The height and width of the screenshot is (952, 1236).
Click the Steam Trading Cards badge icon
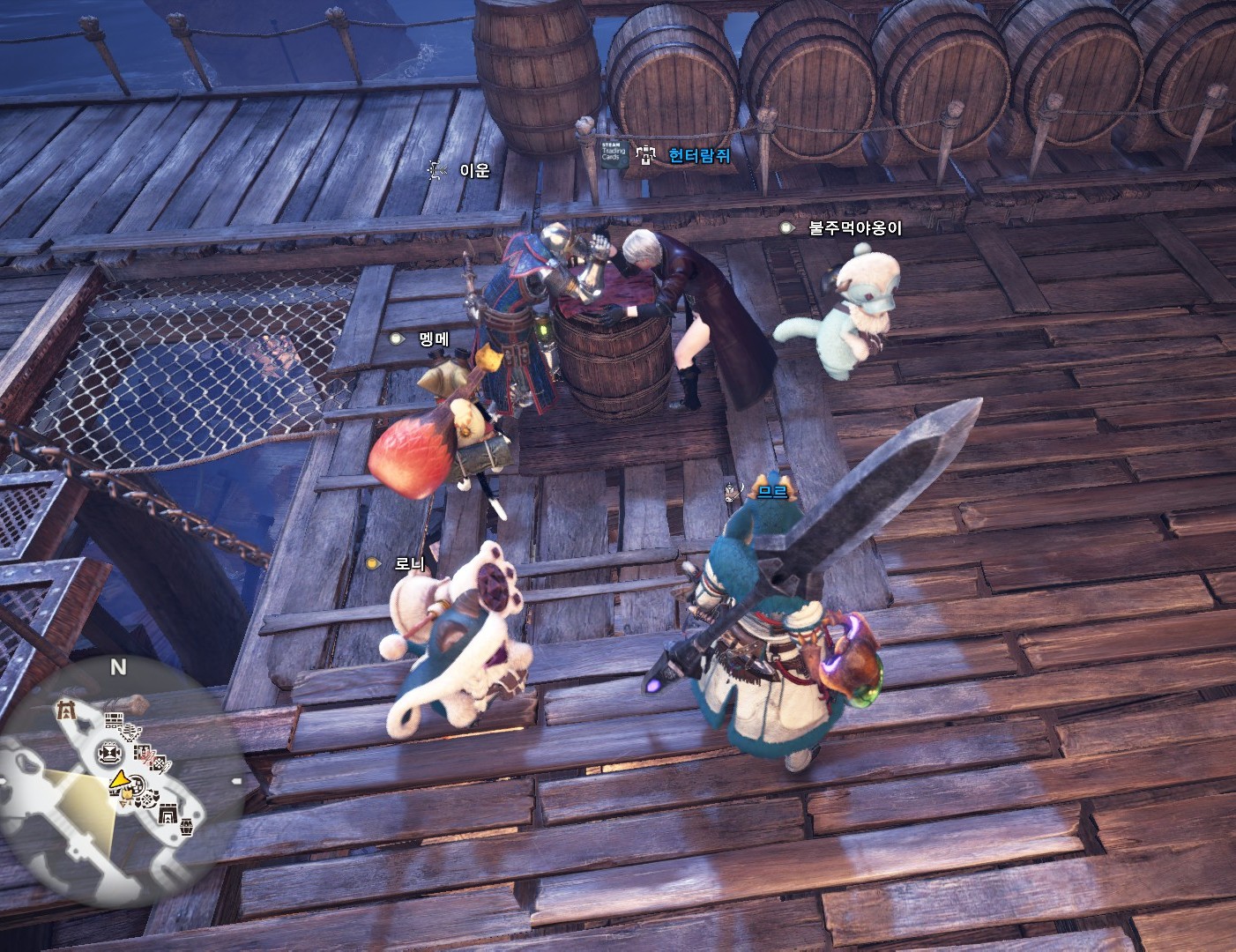[x=613, y=154]
